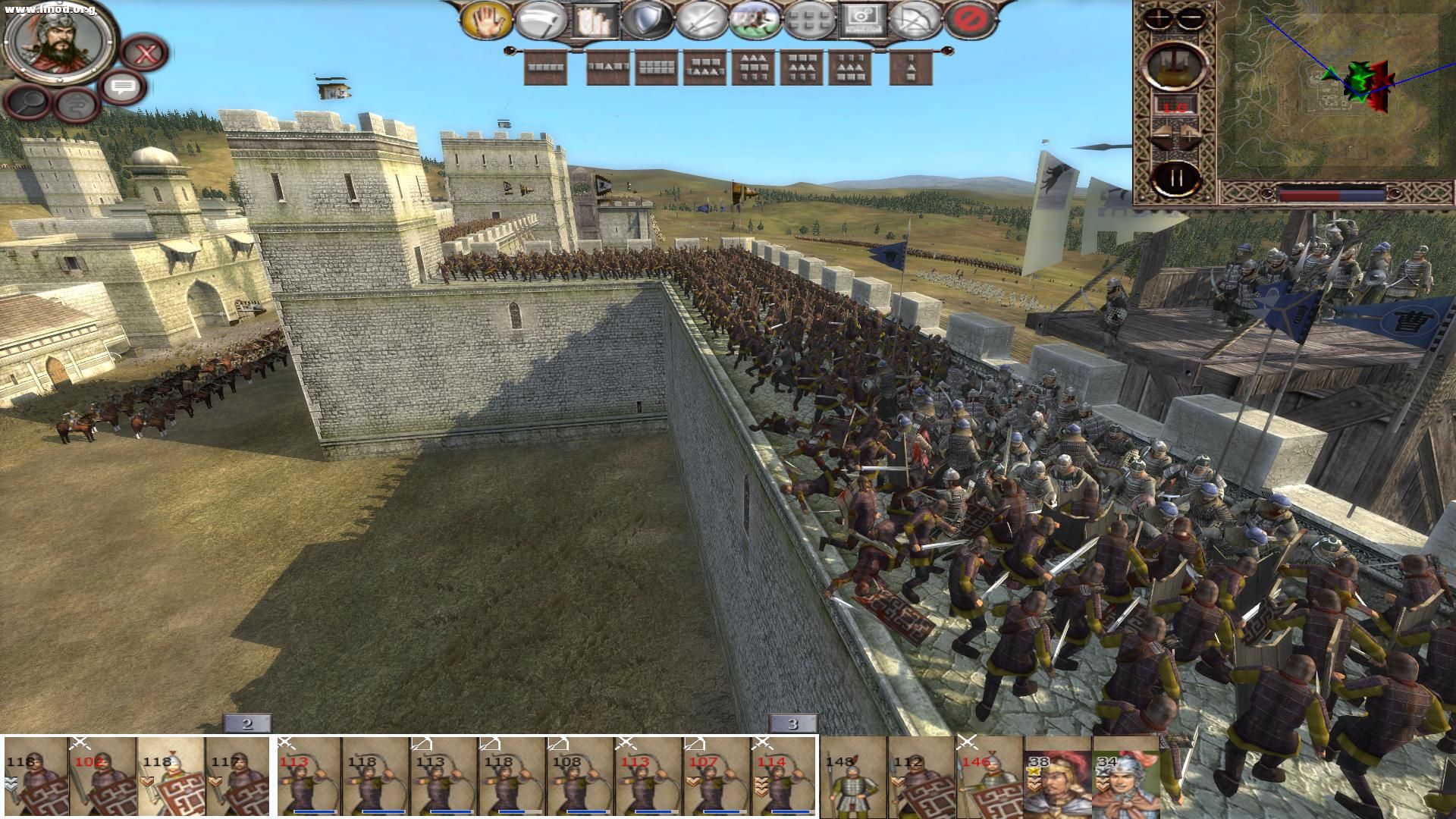Screen dimensions: 1456x819
Task: Choose the single line group formation
Action: pos(545,68)
